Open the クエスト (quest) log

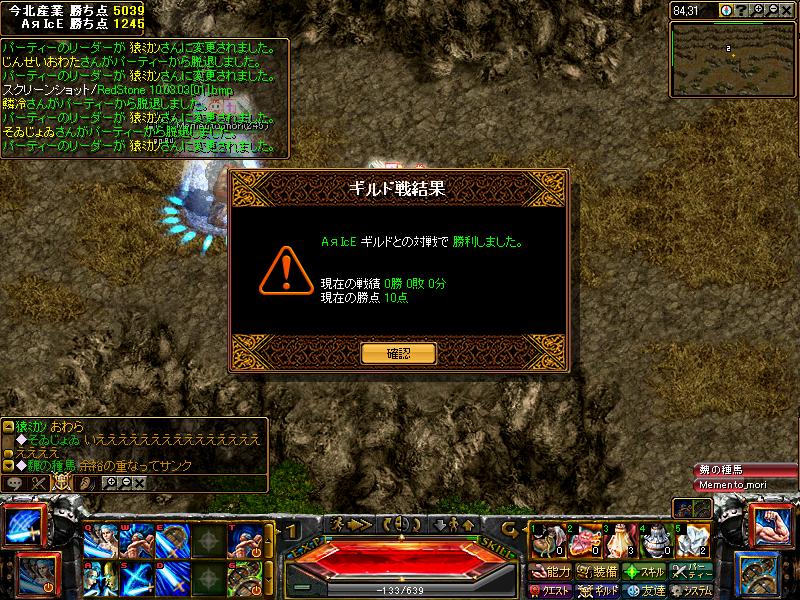[x=552, y=591]
